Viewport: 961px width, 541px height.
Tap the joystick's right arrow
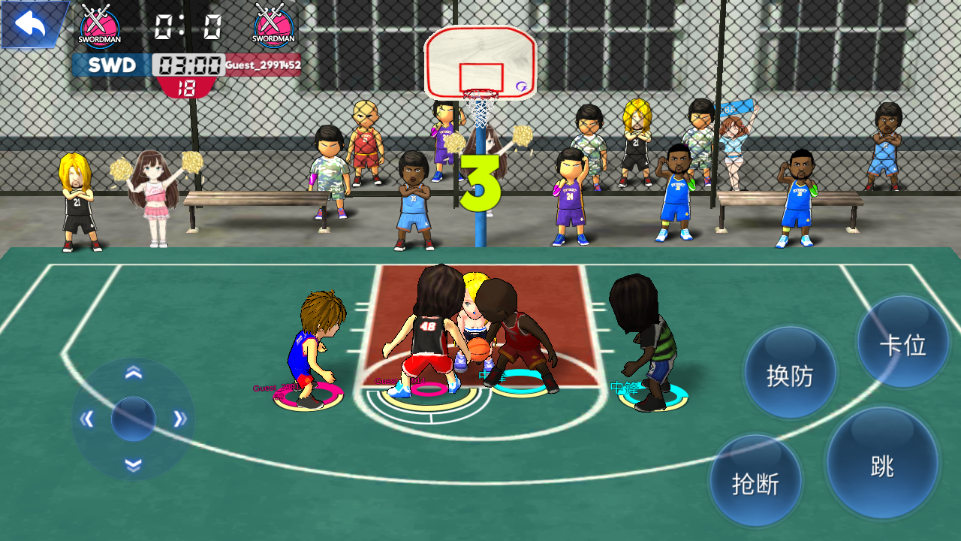coord(180,419)
